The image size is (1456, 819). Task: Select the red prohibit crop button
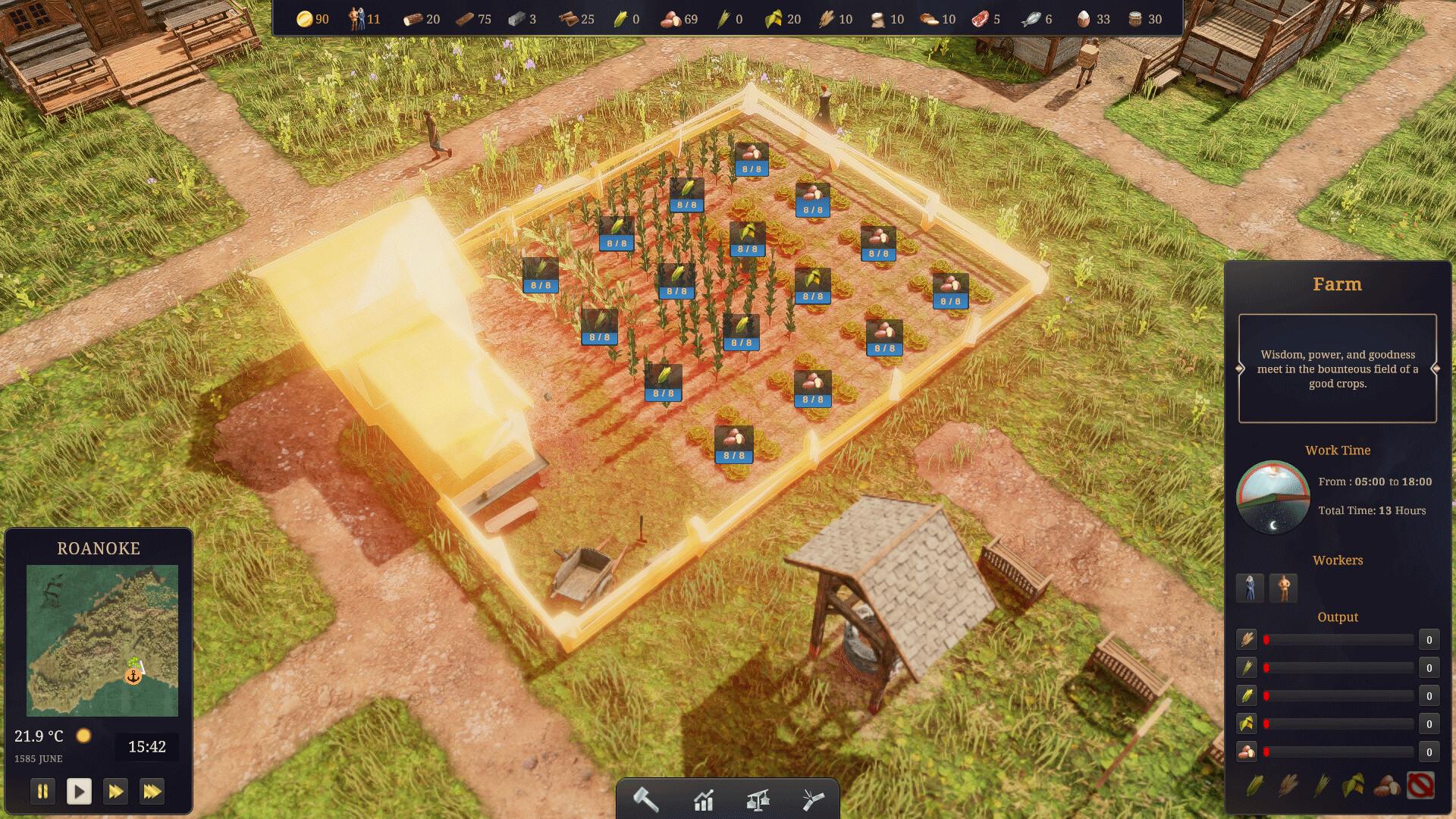coord(1420,786)
